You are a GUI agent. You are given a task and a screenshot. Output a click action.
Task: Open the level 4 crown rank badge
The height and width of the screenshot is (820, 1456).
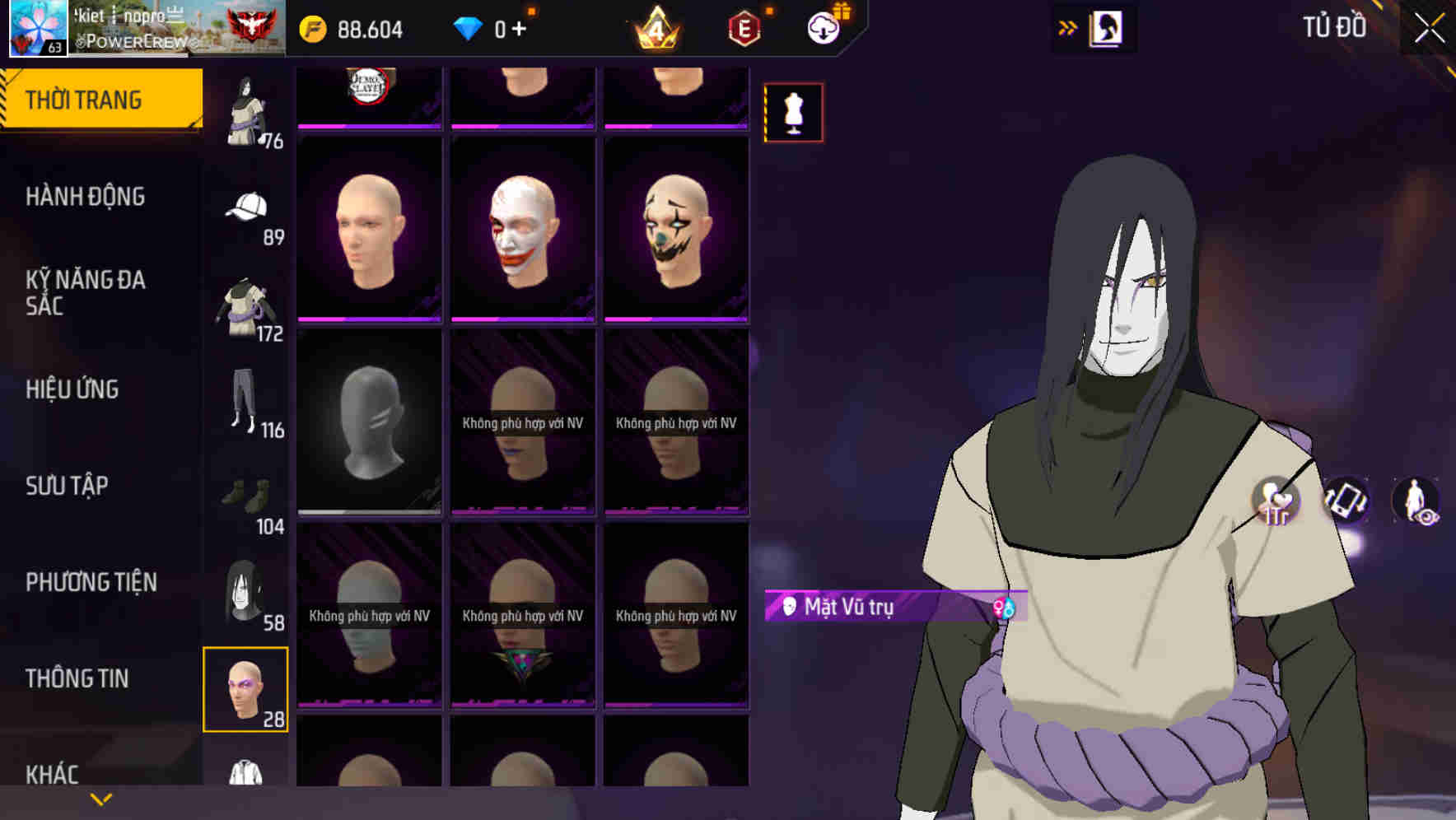coord(656,27)
